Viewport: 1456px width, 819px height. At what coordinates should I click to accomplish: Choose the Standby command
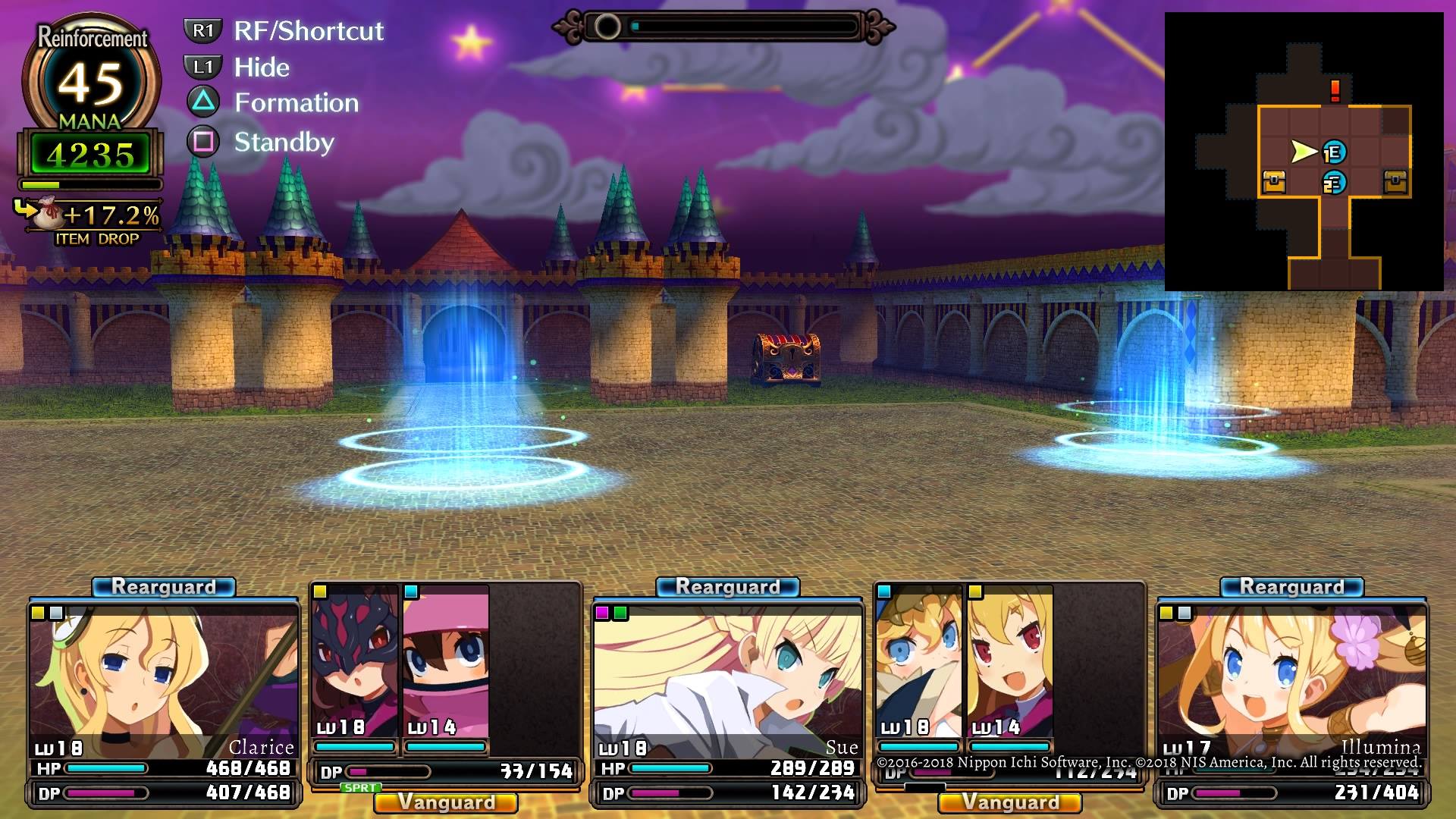[284, 142]
